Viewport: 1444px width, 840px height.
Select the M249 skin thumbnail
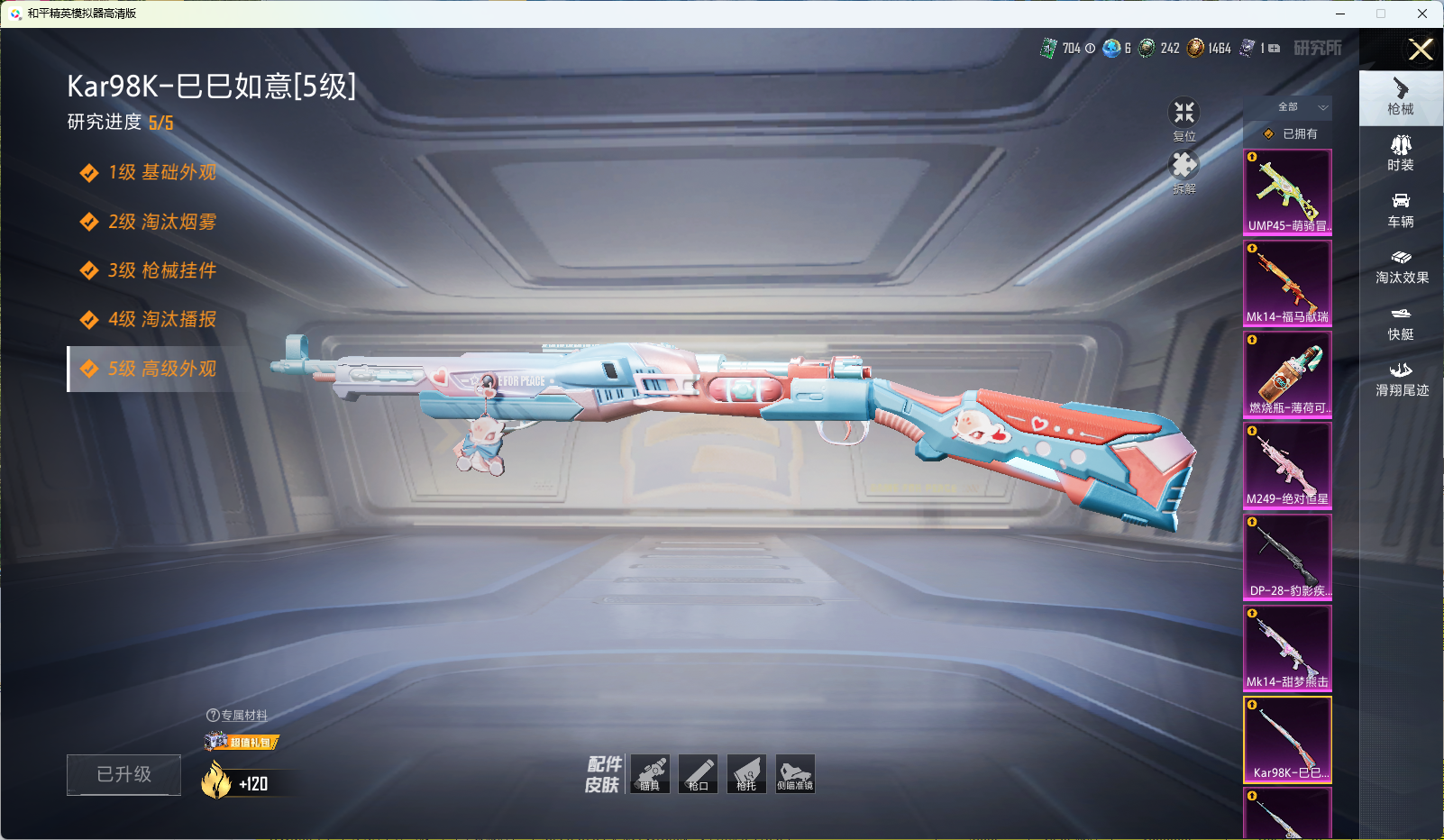[1287, 465]
